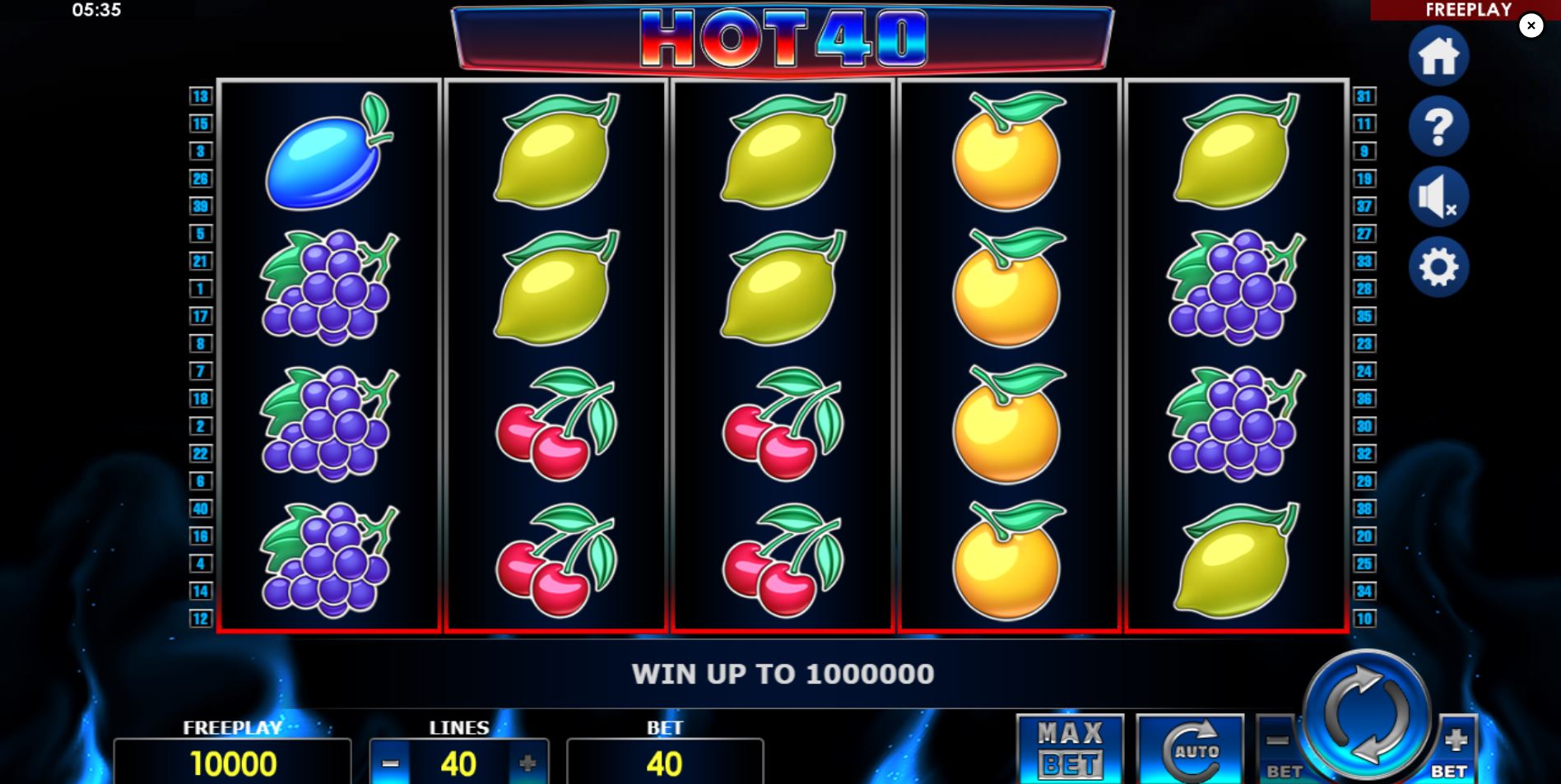This screenshot has width=1561, height=784.
Task: Open the game settings gear icon
Action: (1438, 266)
